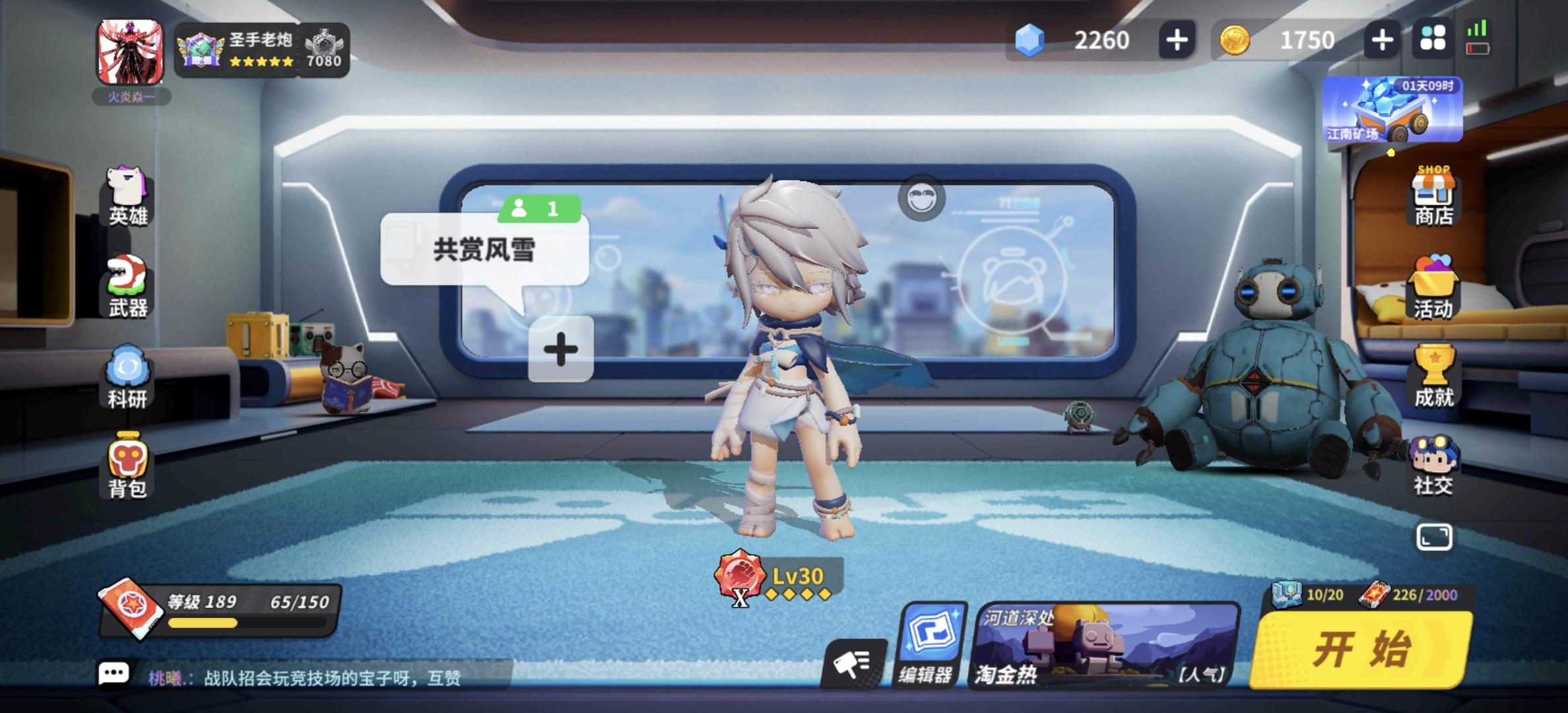This screenshot has height=713, width=1568.
Task: Expand mood options via plus under speech bubble
Action: click(x=562, y=349)
